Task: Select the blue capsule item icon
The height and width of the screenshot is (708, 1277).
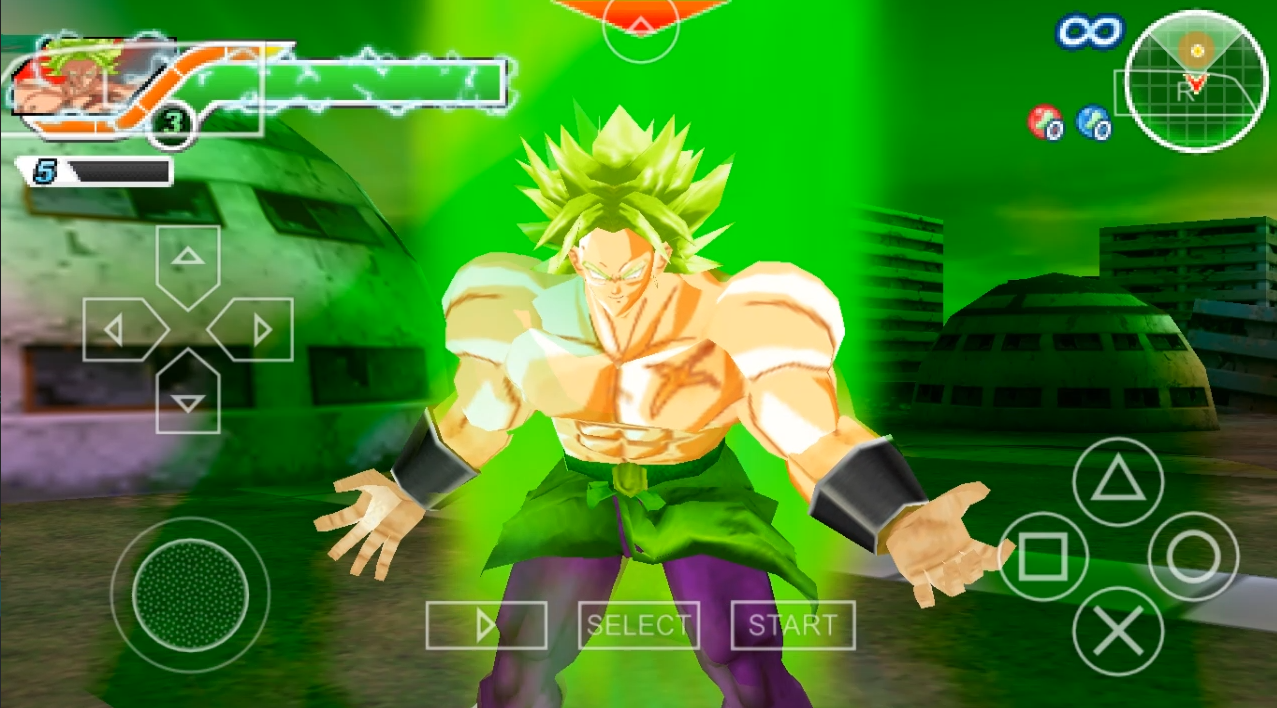Action: click(x=1094, y=123)
